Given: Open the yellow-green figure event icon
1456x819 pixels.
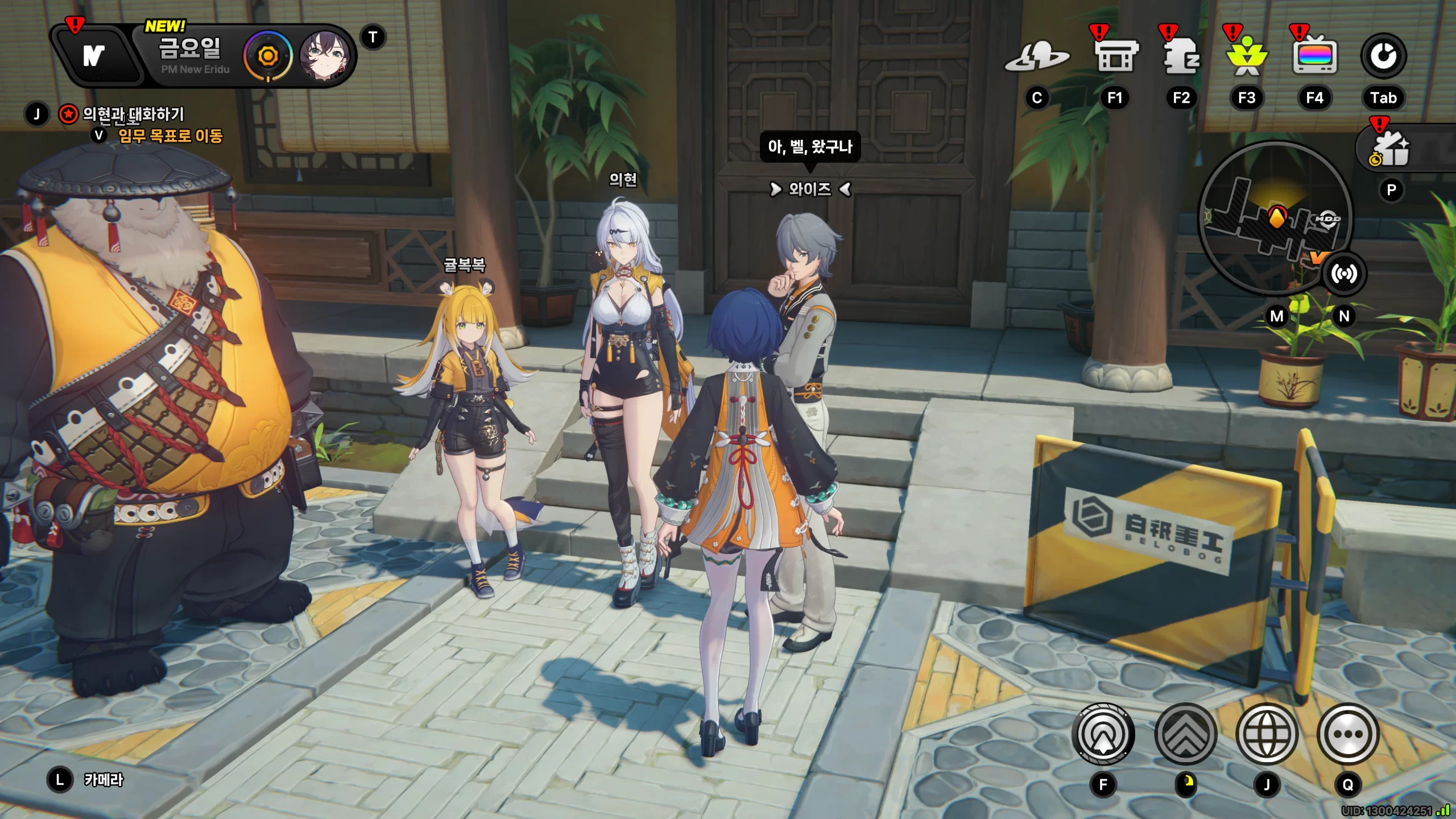Looking at the screenshot, I should coord(1247,57).
